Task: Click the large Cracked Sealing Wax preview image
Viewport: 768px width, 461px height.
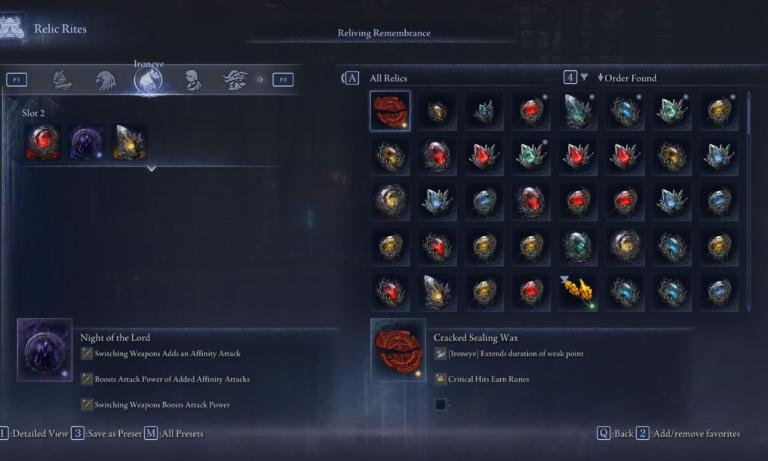Action: coord(398,350)
